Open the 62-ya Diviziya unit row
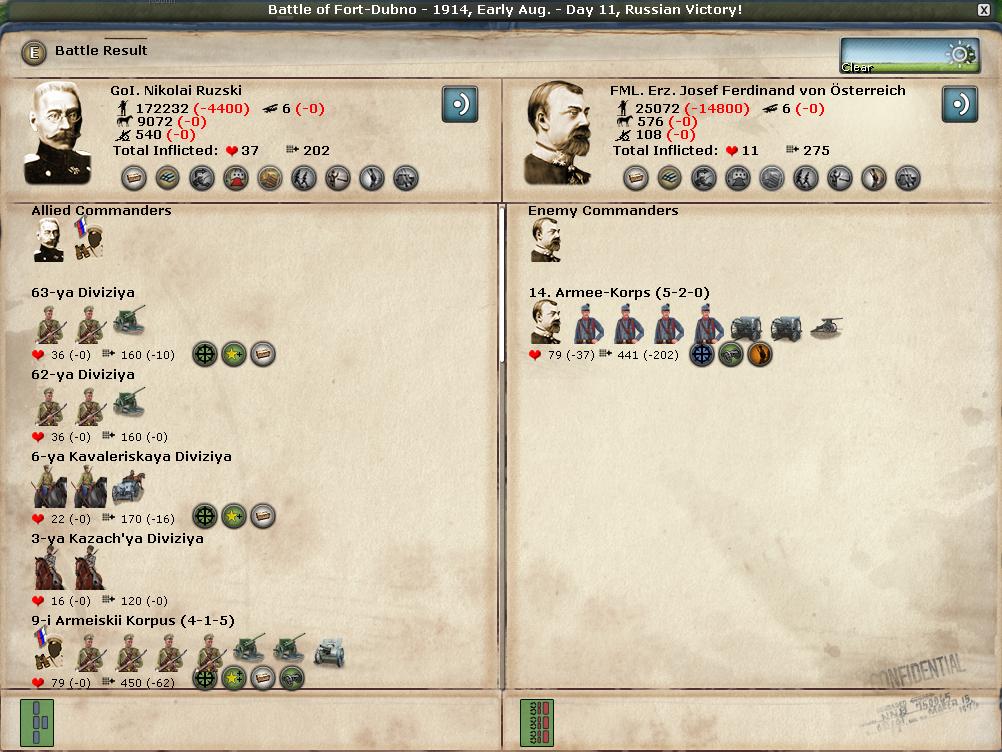Viewport: 1002px width, 752px height. coord(83,375)
